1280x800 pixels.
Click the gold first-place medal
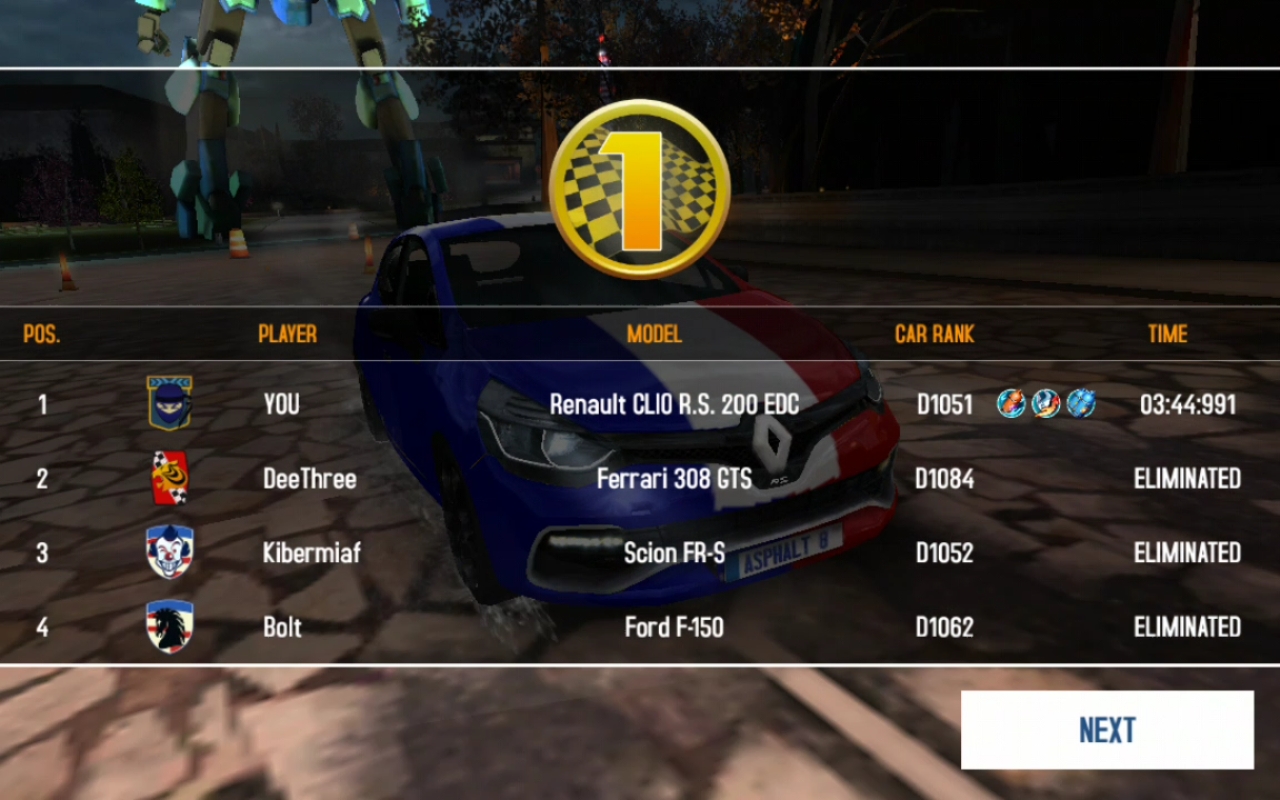point(638,183)
